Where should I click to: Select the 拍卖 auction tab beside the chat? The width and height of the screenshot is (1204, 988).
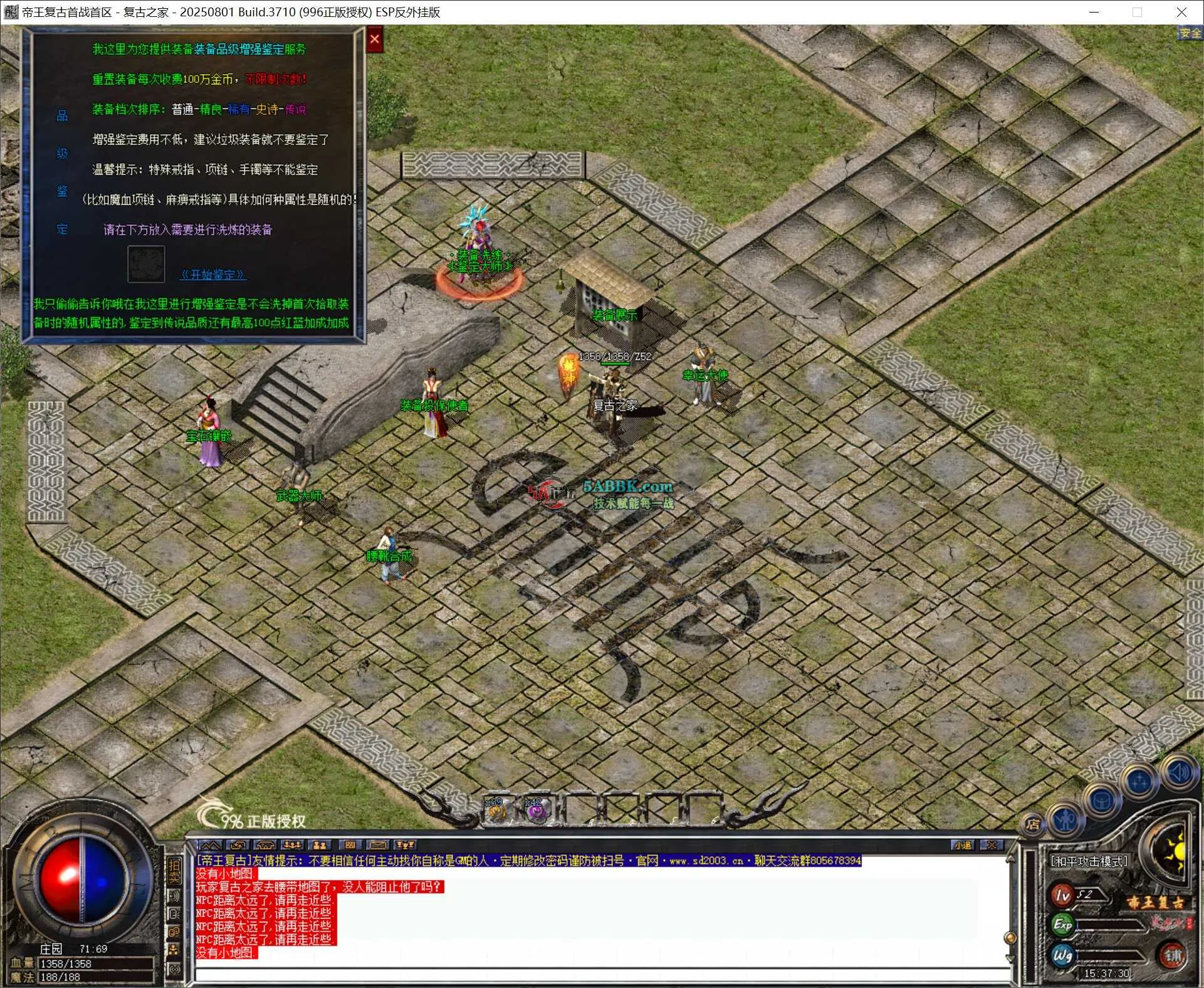click(x=174, y=870)
